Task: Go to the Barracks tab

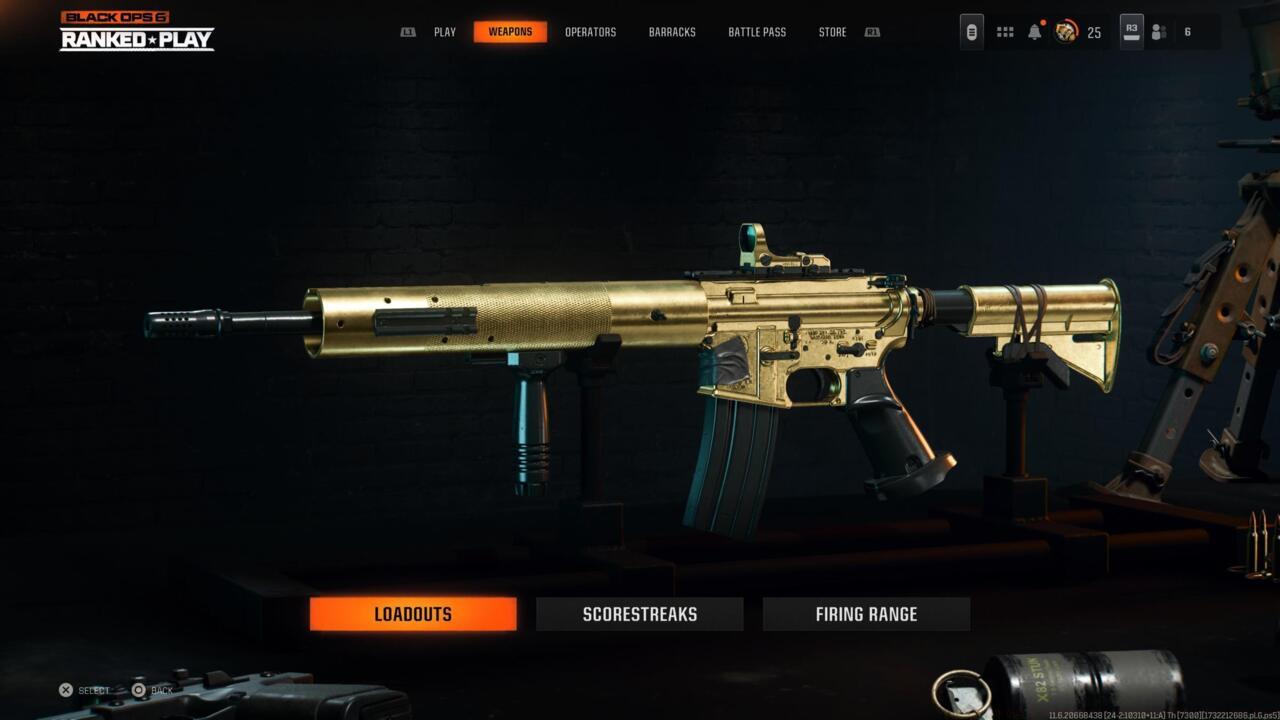Action: [672, 32]
